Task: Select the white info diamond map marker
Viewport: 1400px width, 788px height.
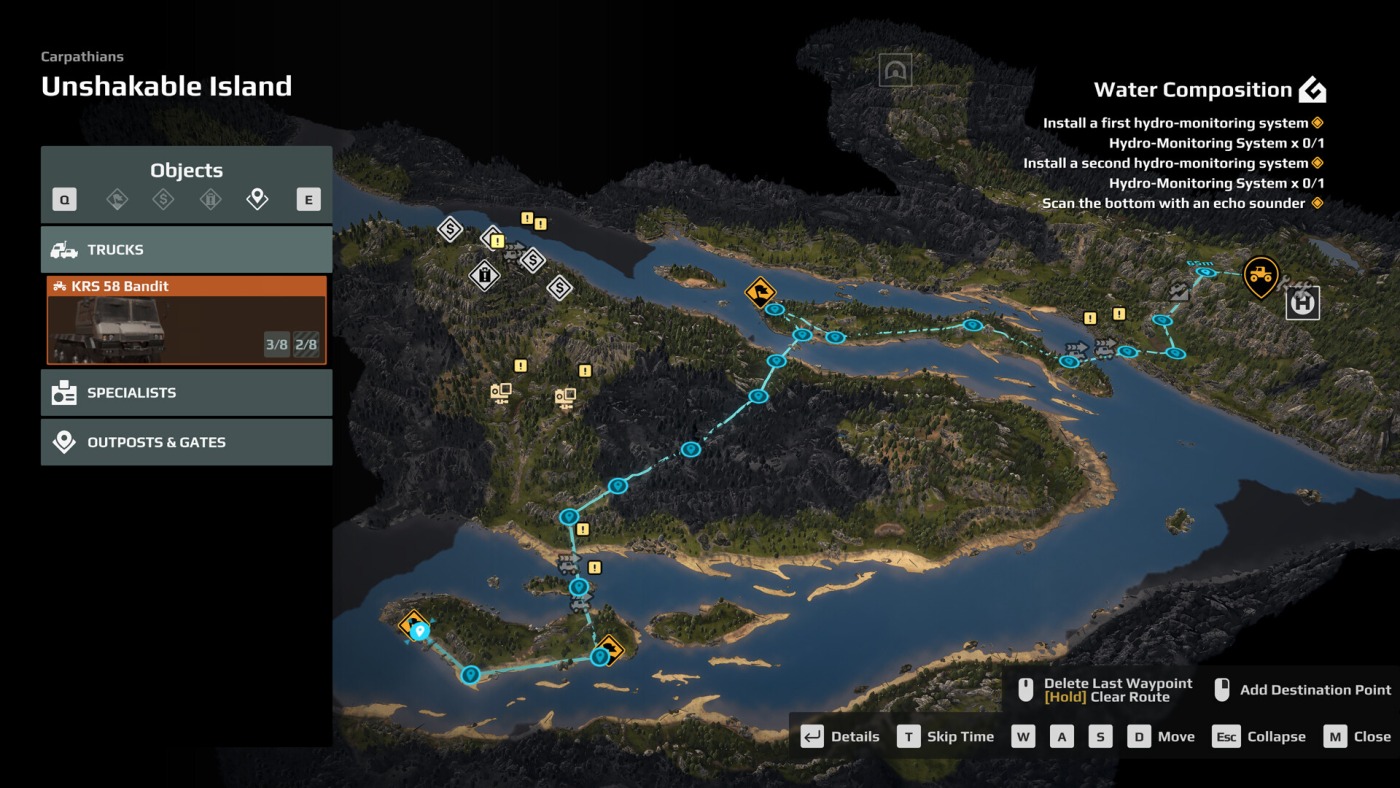Action: click(484, 274)
